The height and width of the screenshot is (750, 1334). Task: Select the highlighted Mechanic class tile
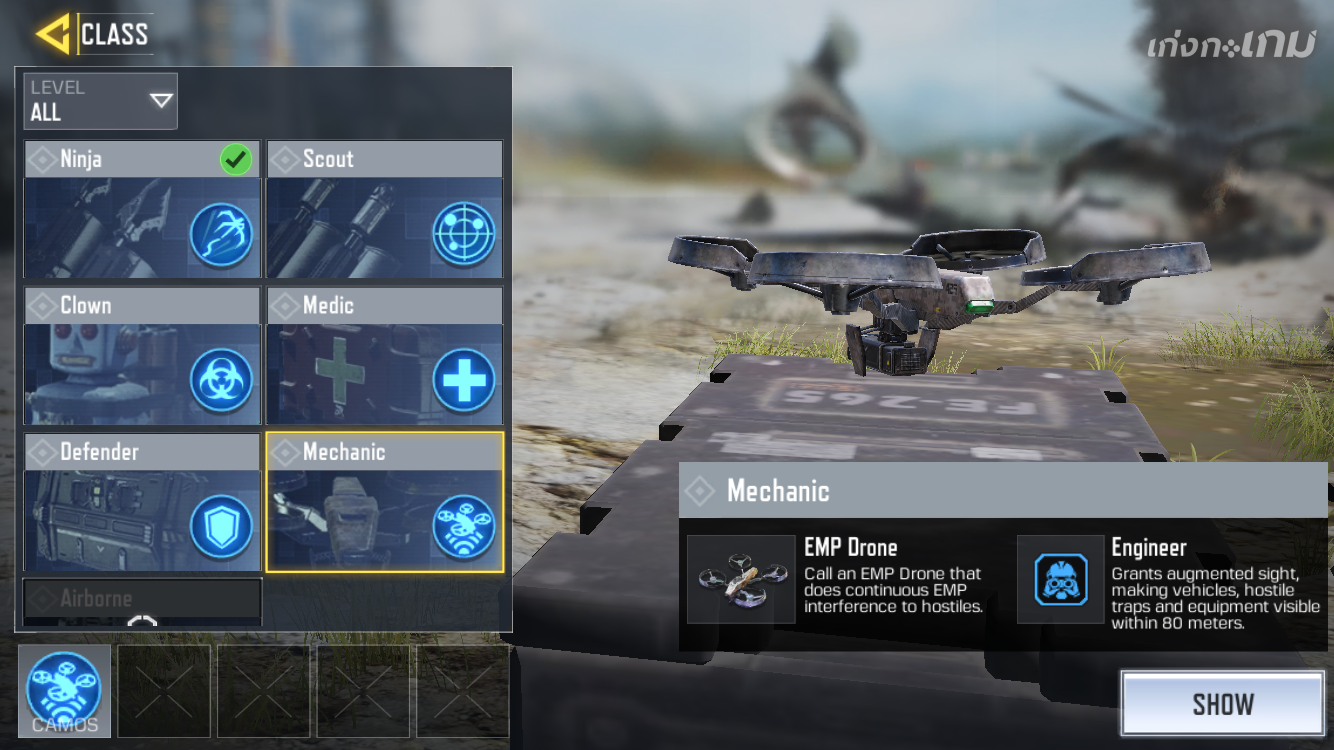click(385, 503)
